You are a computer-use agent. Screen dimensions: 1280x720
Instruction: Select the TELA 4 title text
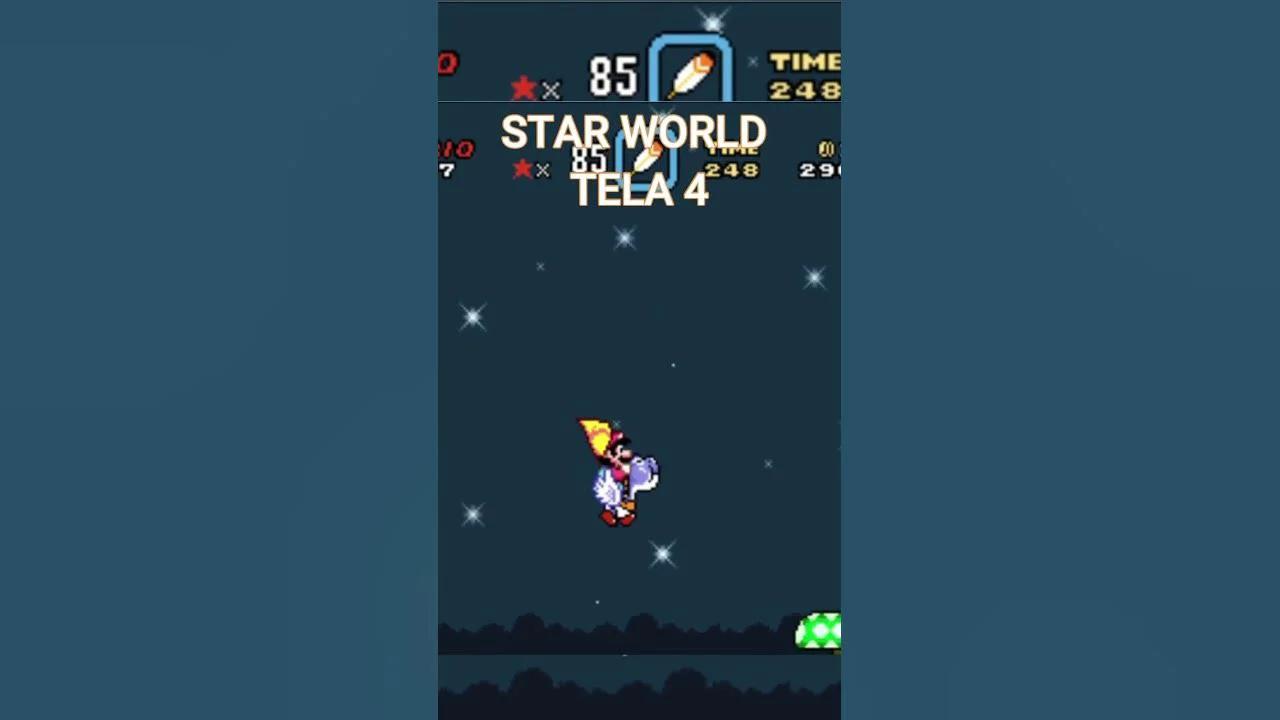tap(640, 191)
